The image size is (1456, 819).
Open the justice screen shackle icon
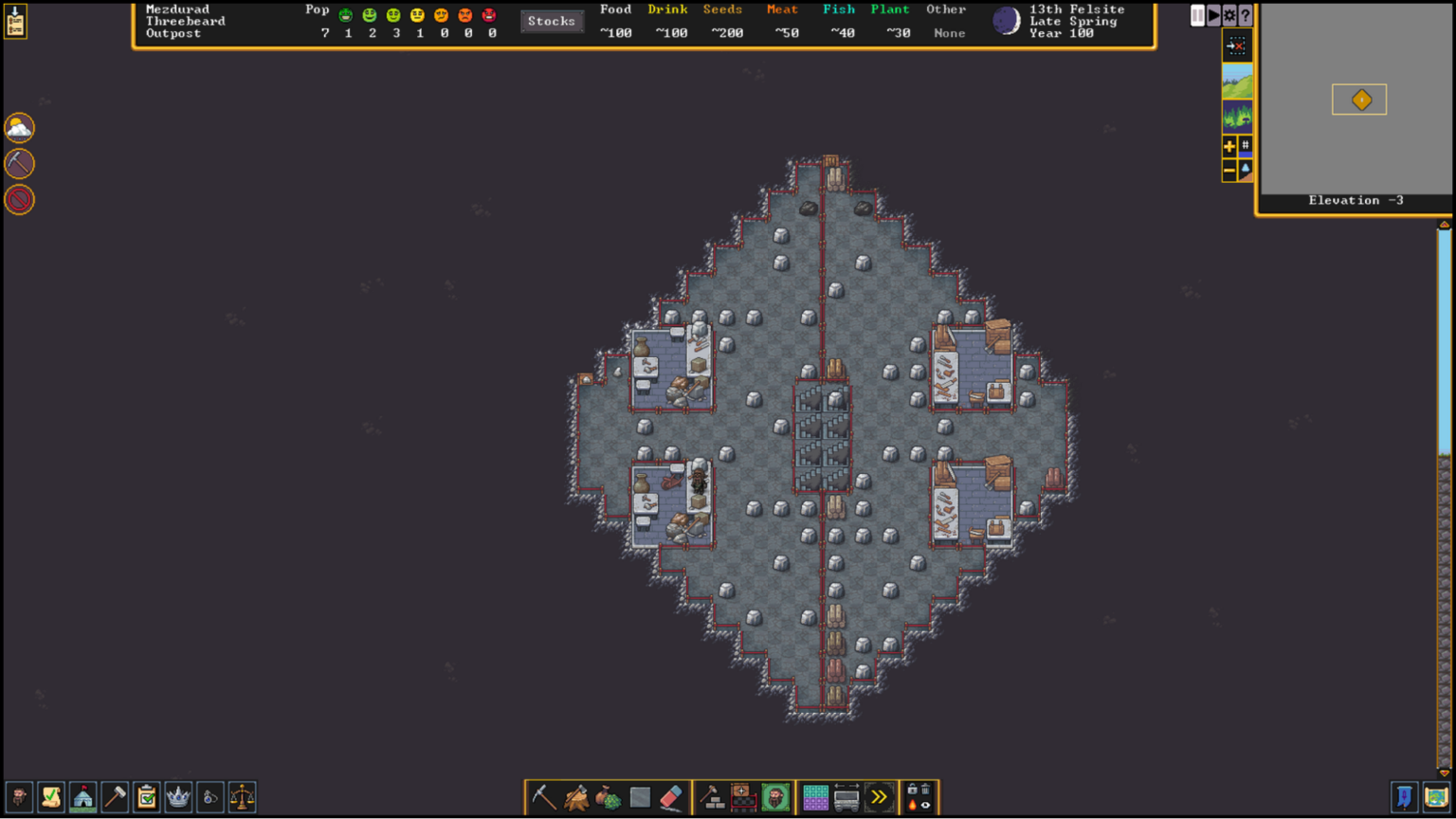pyautogui.click(x=210, y=797)
